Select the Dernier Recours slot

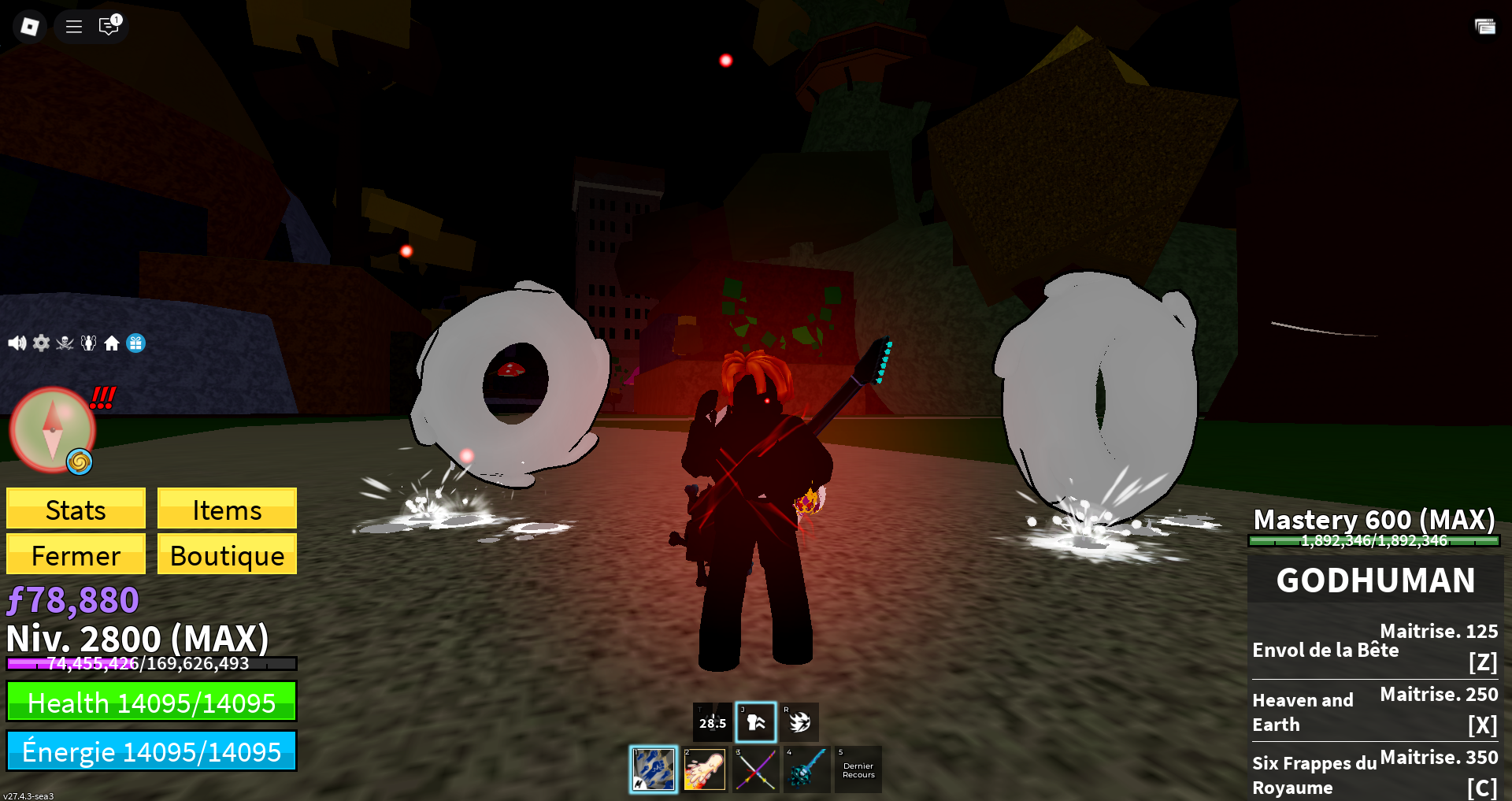858,769
